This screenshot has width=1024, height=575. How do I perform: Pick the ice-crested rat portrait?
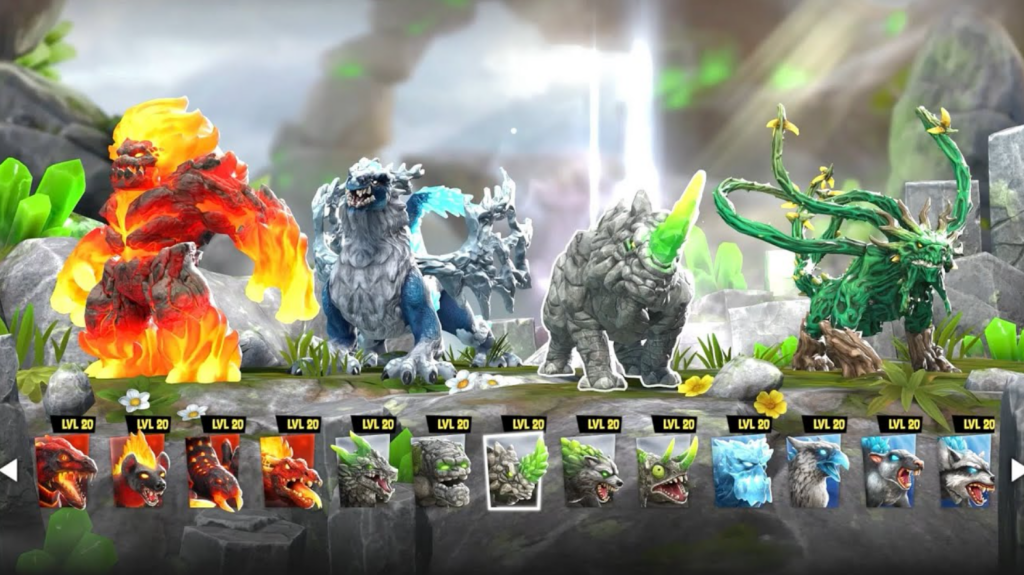(891, 471)
